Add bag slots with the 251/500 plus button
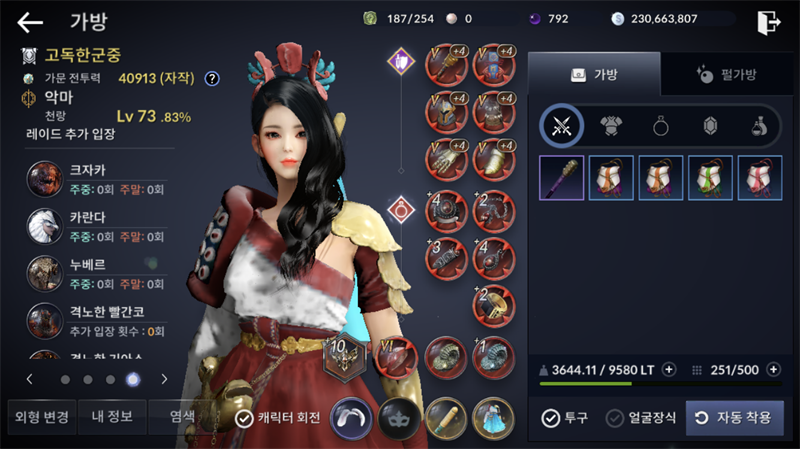The width and height of the screenshot is (800, 449). coord(774,369)
